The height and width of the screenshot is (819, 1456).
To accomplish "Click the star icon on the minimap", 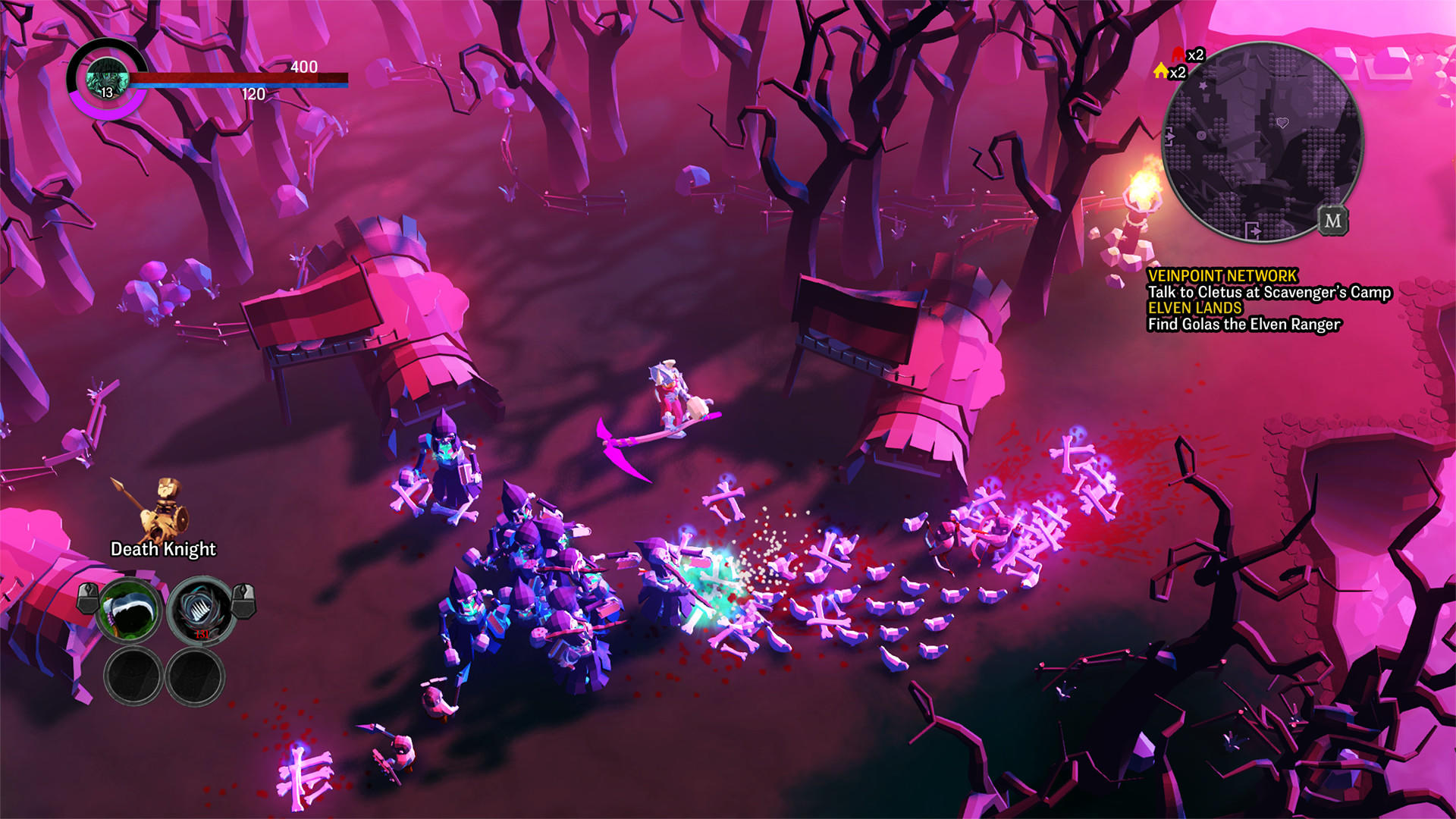I will (x=1203, y=85).
